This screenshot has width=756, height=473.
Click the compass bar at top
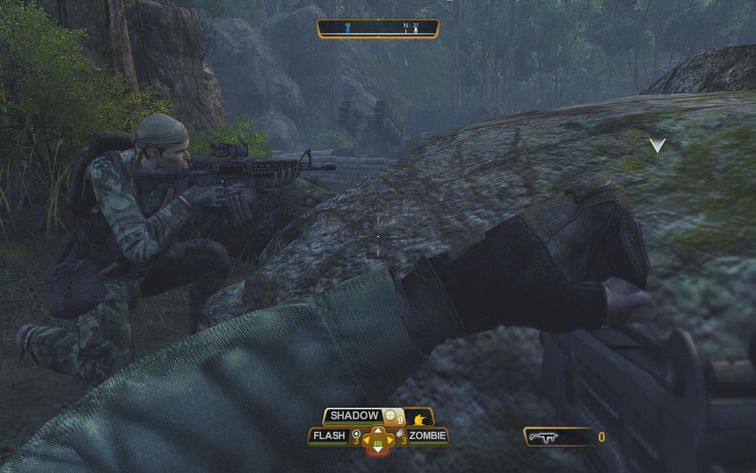tap(377, 28)
